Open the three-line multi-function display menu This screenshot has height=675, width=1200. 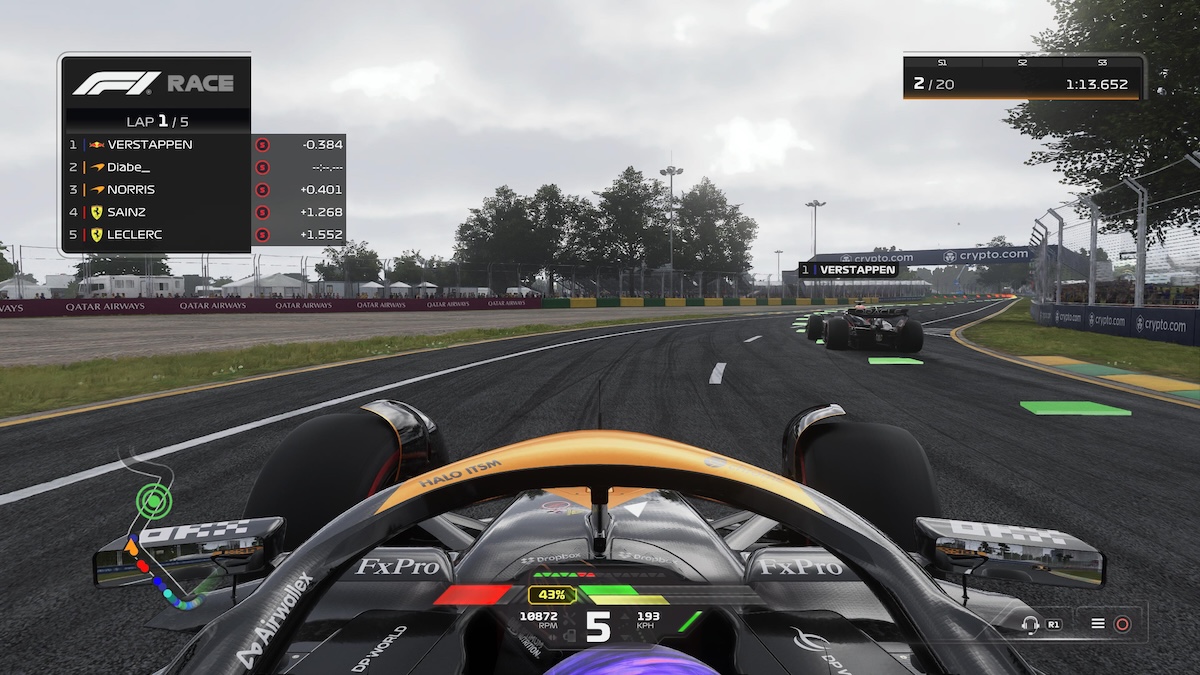pos(1098,624)
